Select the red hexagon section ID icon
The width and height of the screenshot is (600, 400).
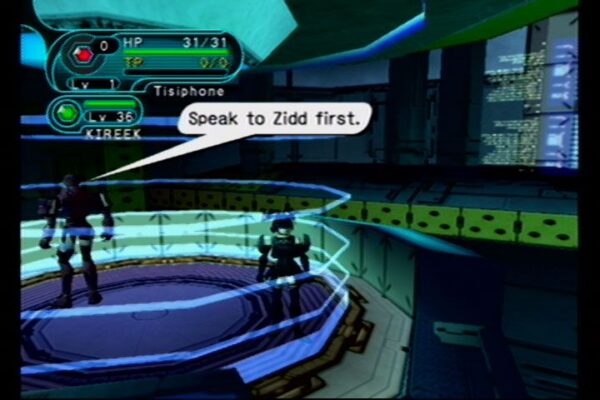point(82,55)
